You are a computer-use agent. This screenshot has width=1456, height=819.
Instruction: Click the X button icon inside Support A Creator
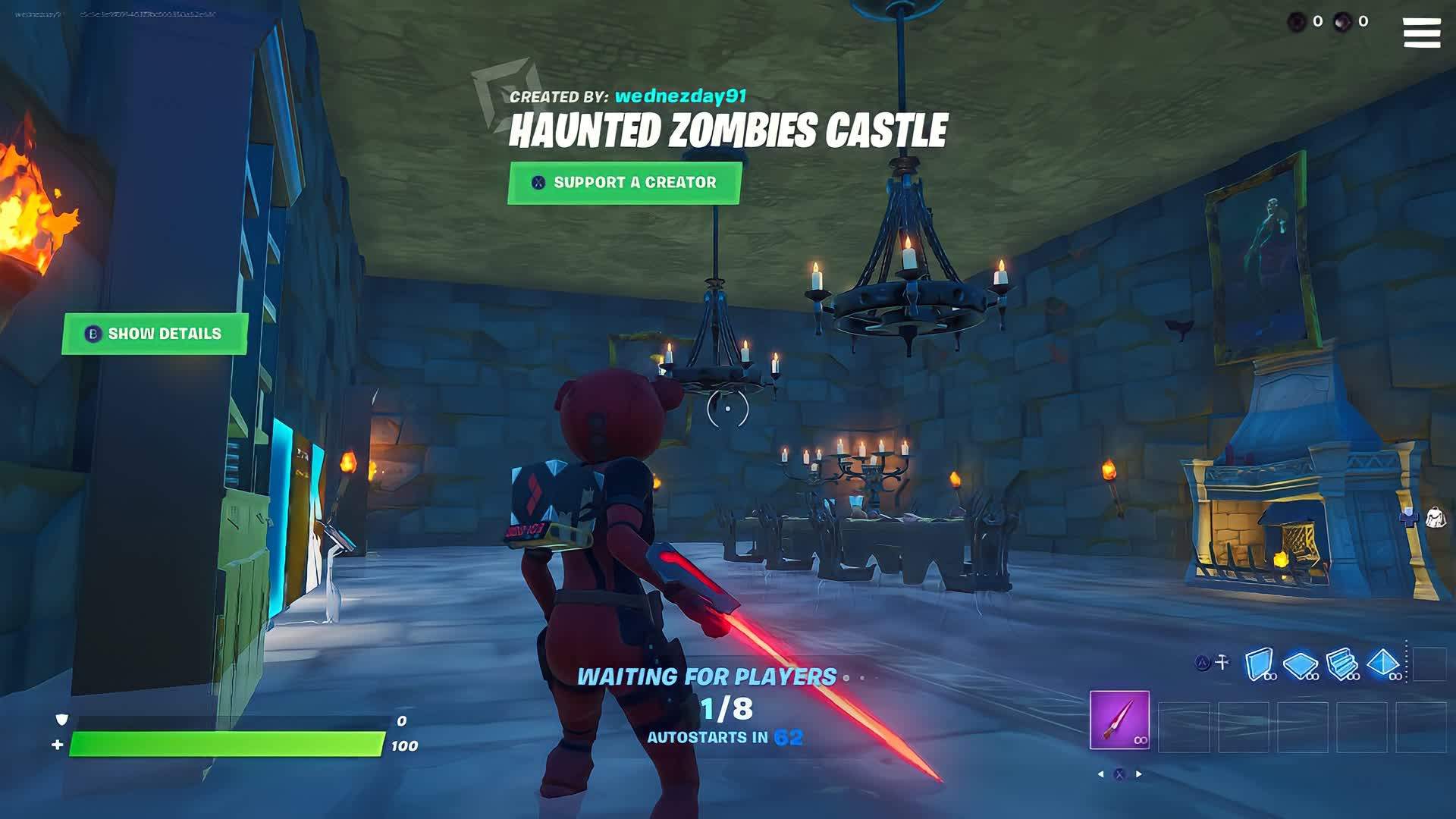point(538,182)
